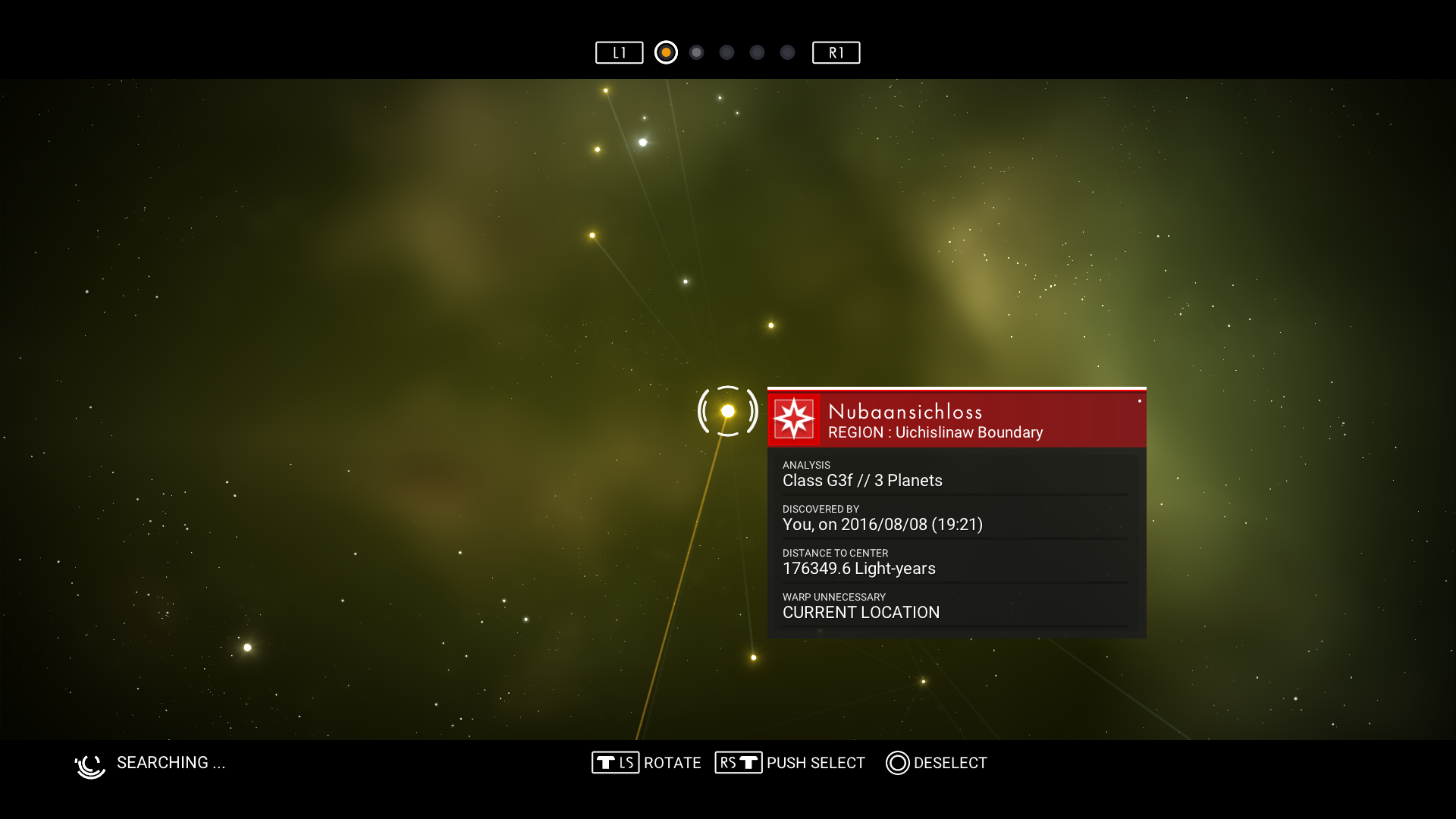Select the highlighted orange page indicator dot
This screenshot has width=1456, height=819.
point(666,52)
